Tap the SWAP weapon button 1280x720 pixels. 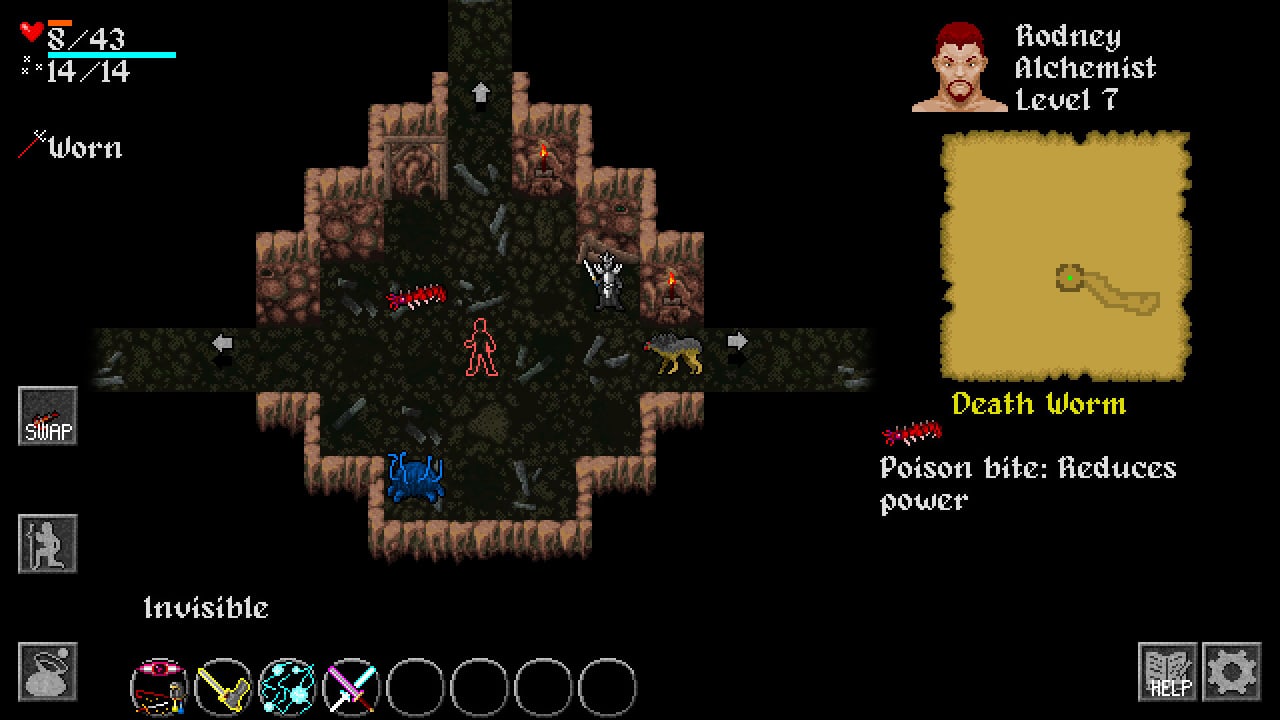[48, 416]
